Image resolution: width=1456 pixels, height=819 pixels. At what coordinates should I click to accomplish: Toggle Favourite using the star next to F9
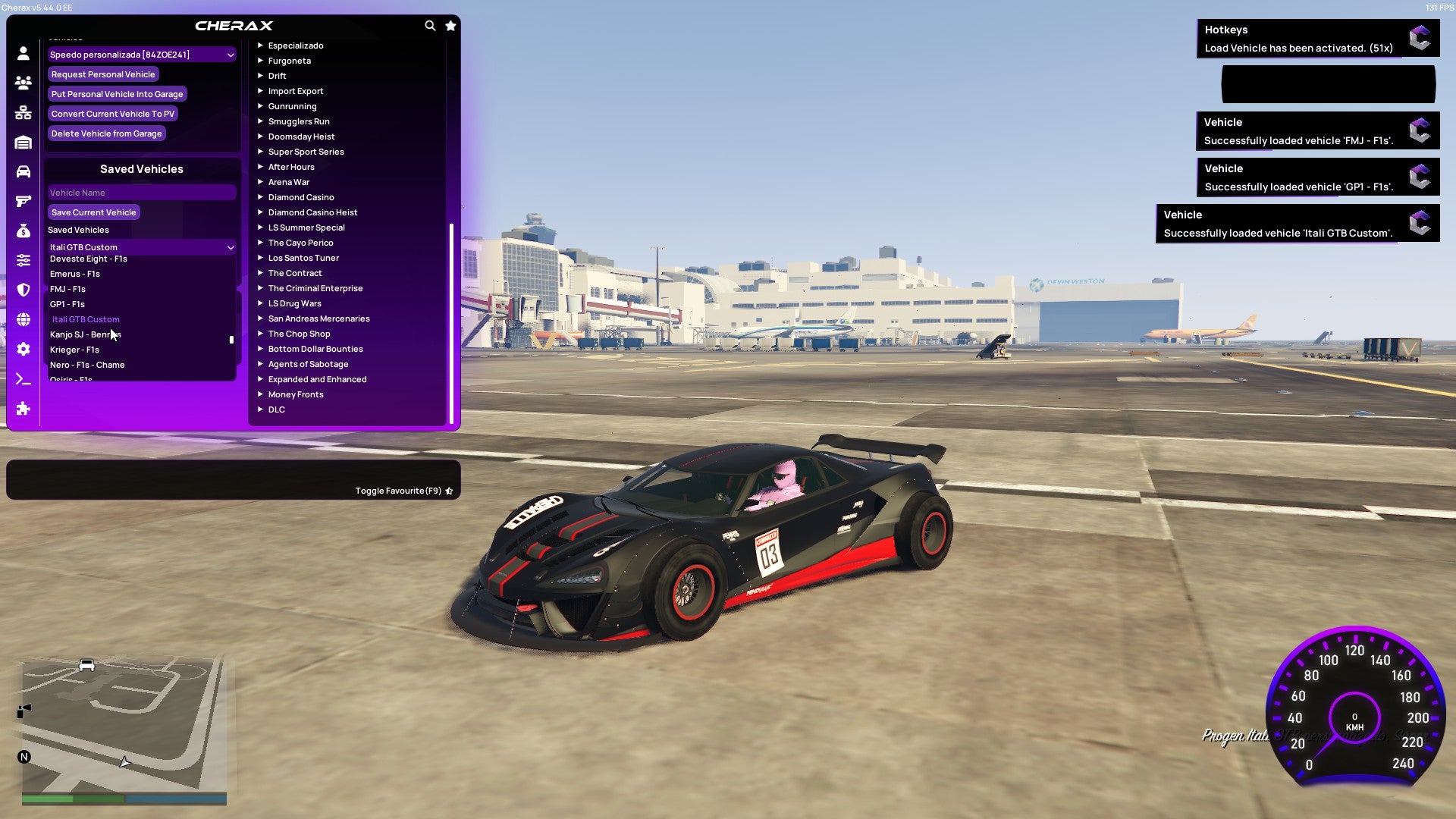coord(448,491)
